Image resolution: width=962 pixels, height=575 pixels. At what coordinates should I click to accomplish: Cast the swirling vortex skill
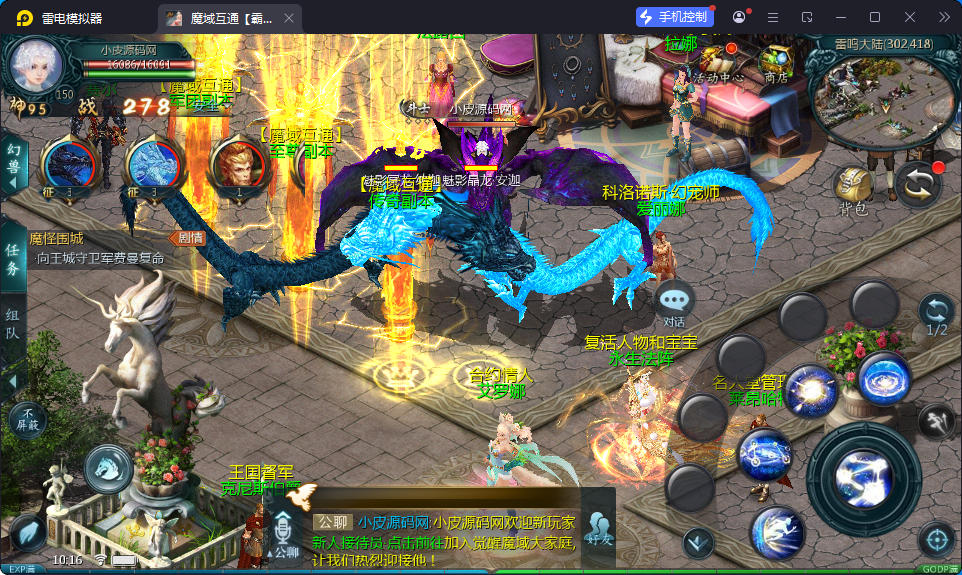pyautogui.click(x=885, y=379)
